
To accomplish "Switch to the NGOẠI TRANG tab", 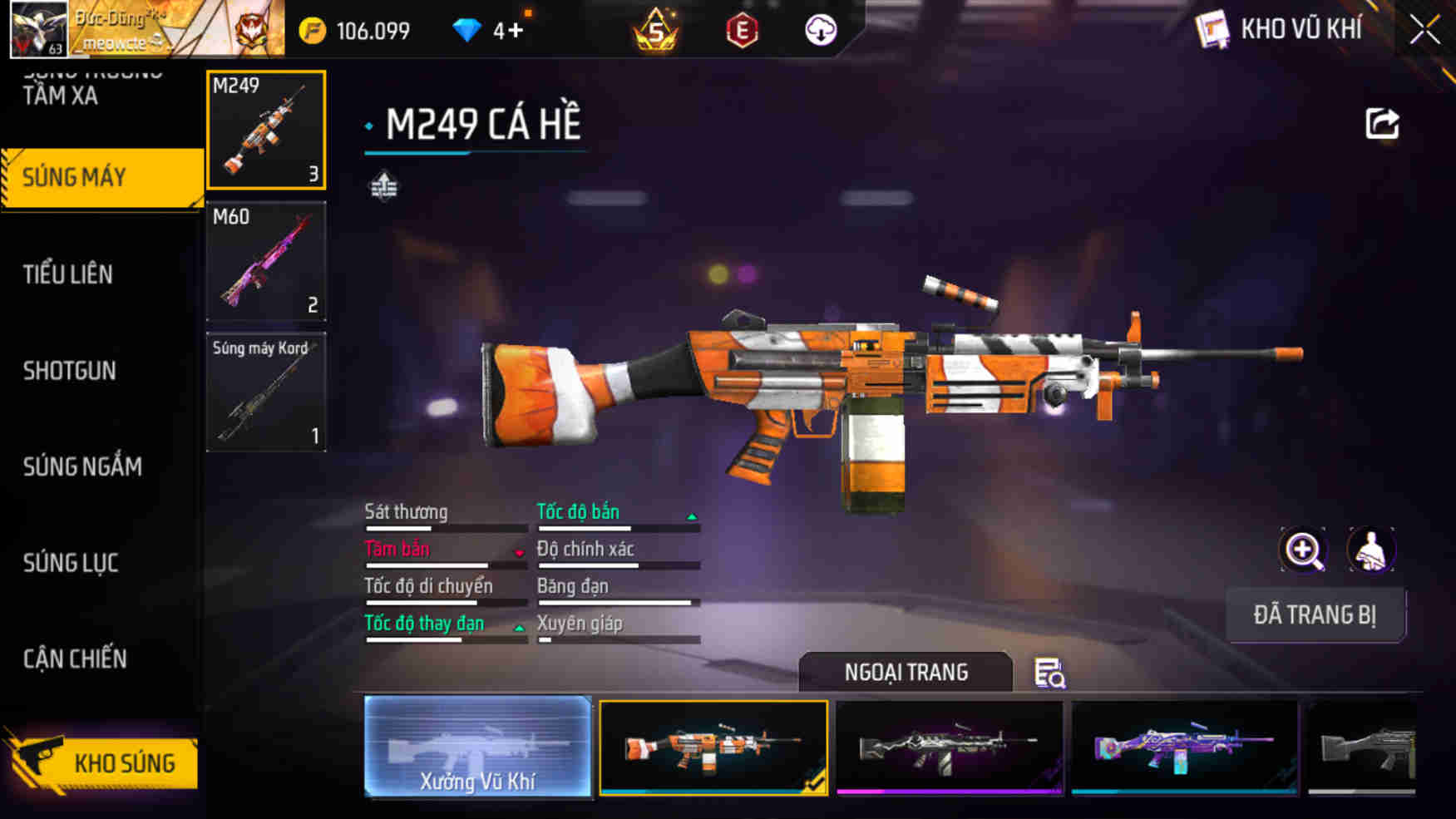I will coord(906,670).
